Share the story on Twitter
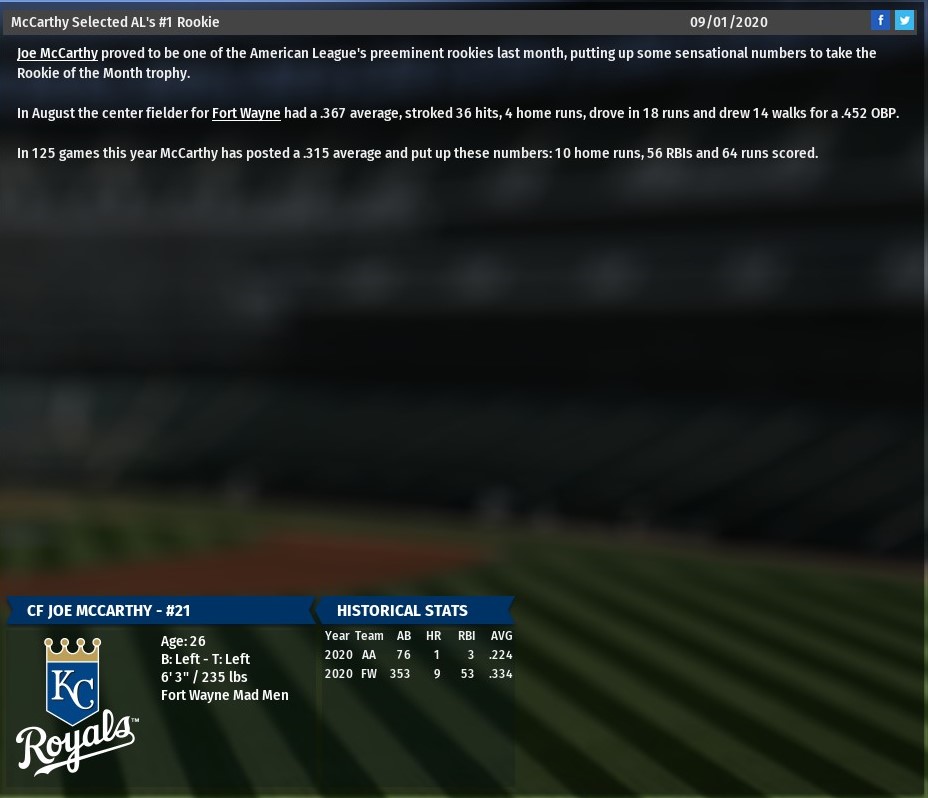Image resolution: width=928 pixels, height=798 pixels. click(904, 21)
